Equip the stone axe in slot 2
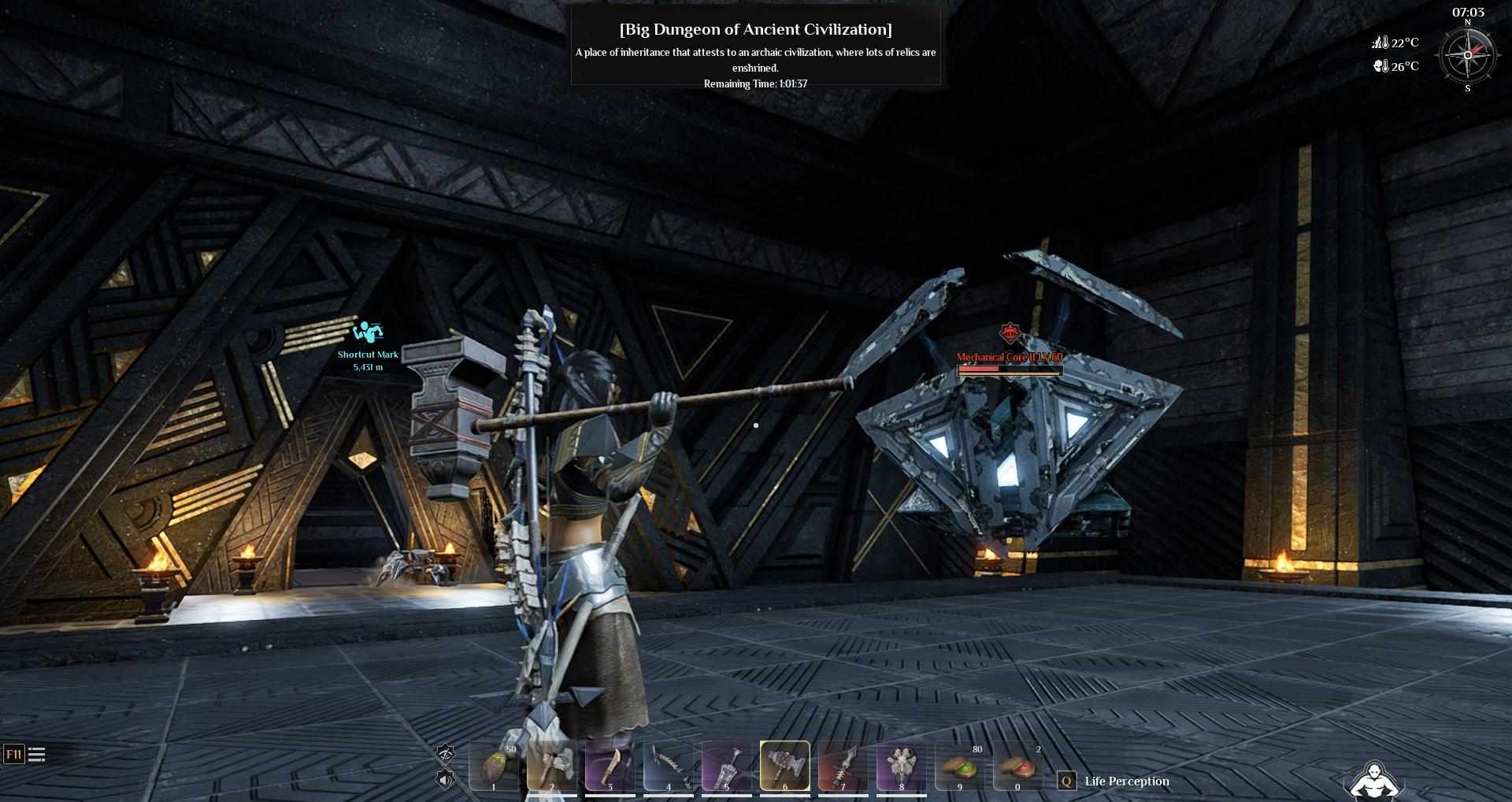The height and width of the screenshot is (802, 1512). coord(552,767)
